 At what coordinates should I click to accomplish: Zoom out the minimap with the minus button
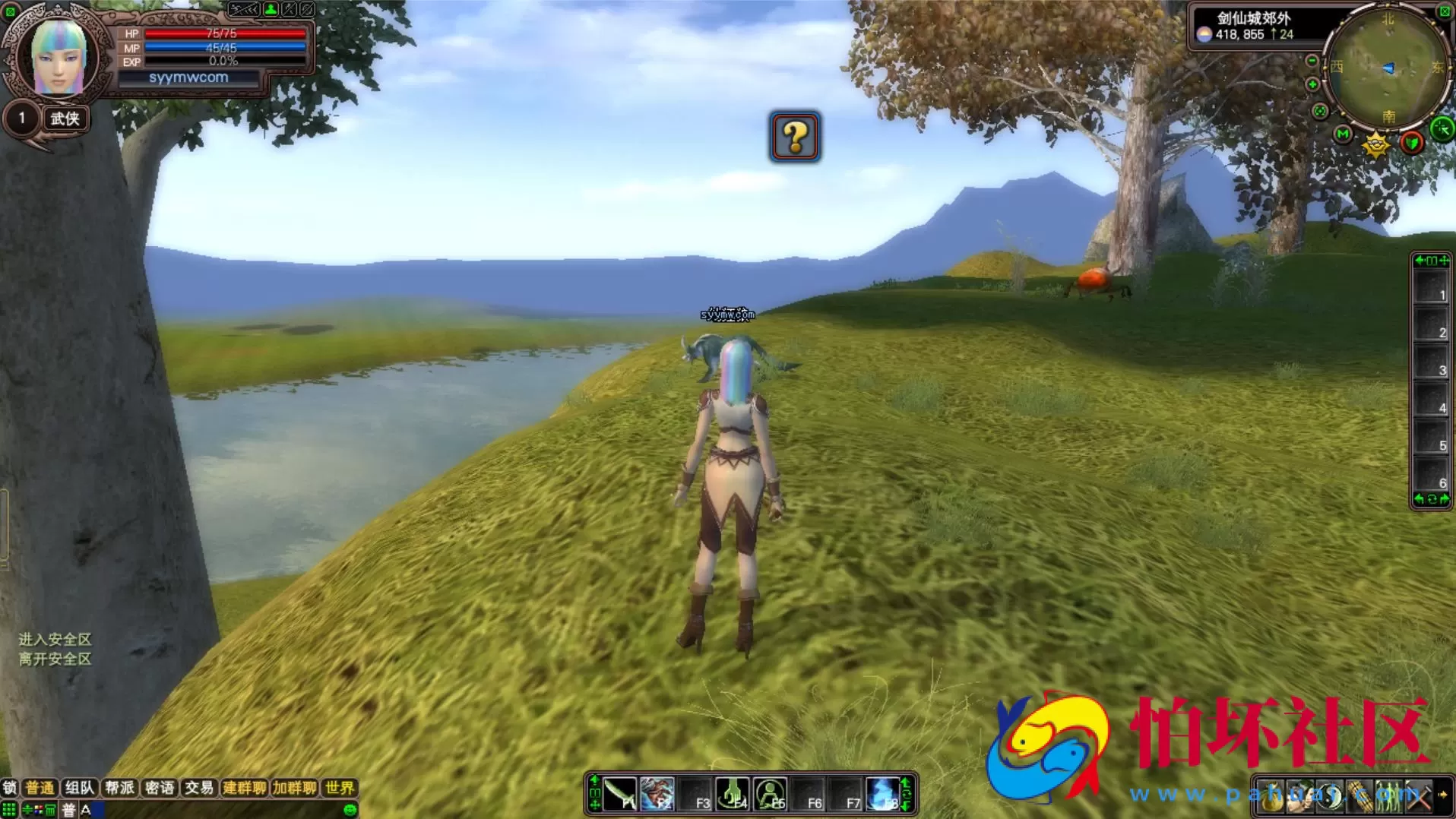[x=1312, y=61]
